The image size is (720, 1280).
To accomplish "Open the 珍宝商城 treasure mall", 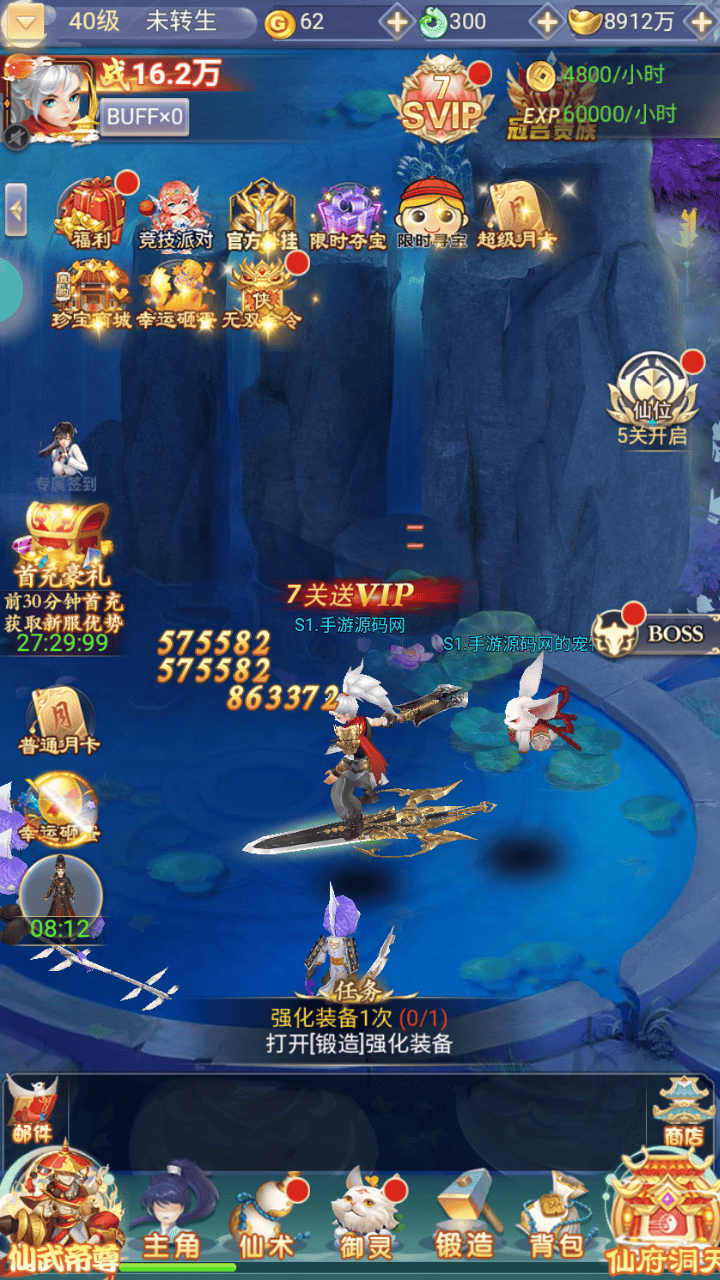I will 91,294.
